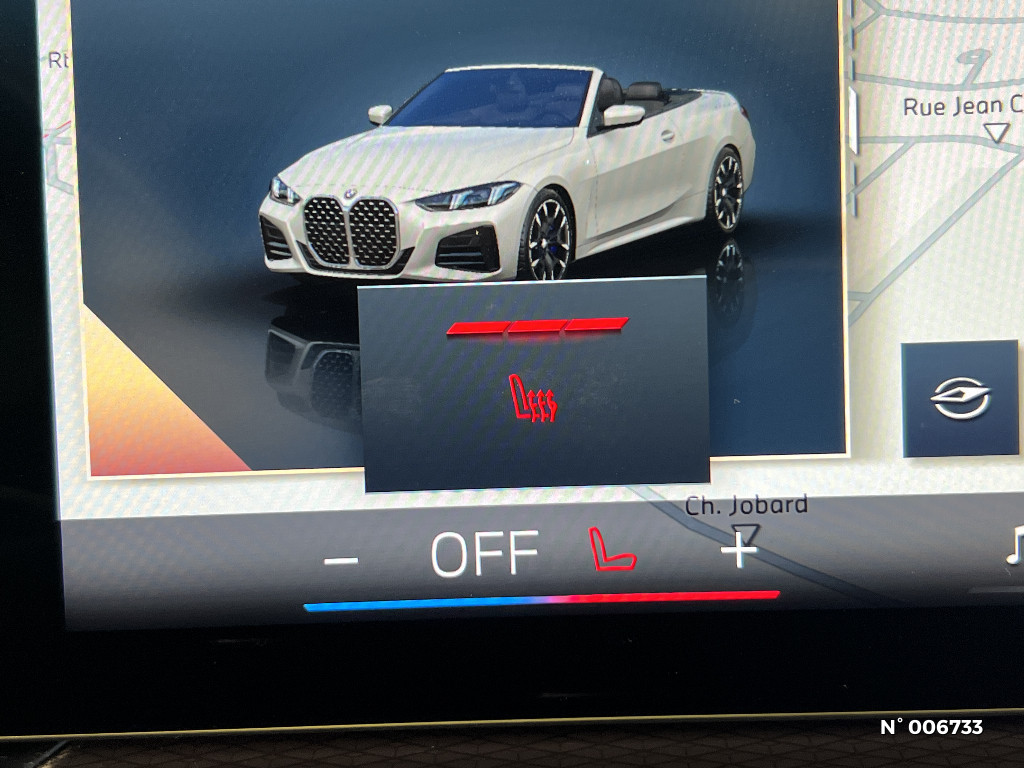The width and height of the screenshot is (1024, 768).
Task: Open the navigation compass tile
Action: tap(960, 398)
